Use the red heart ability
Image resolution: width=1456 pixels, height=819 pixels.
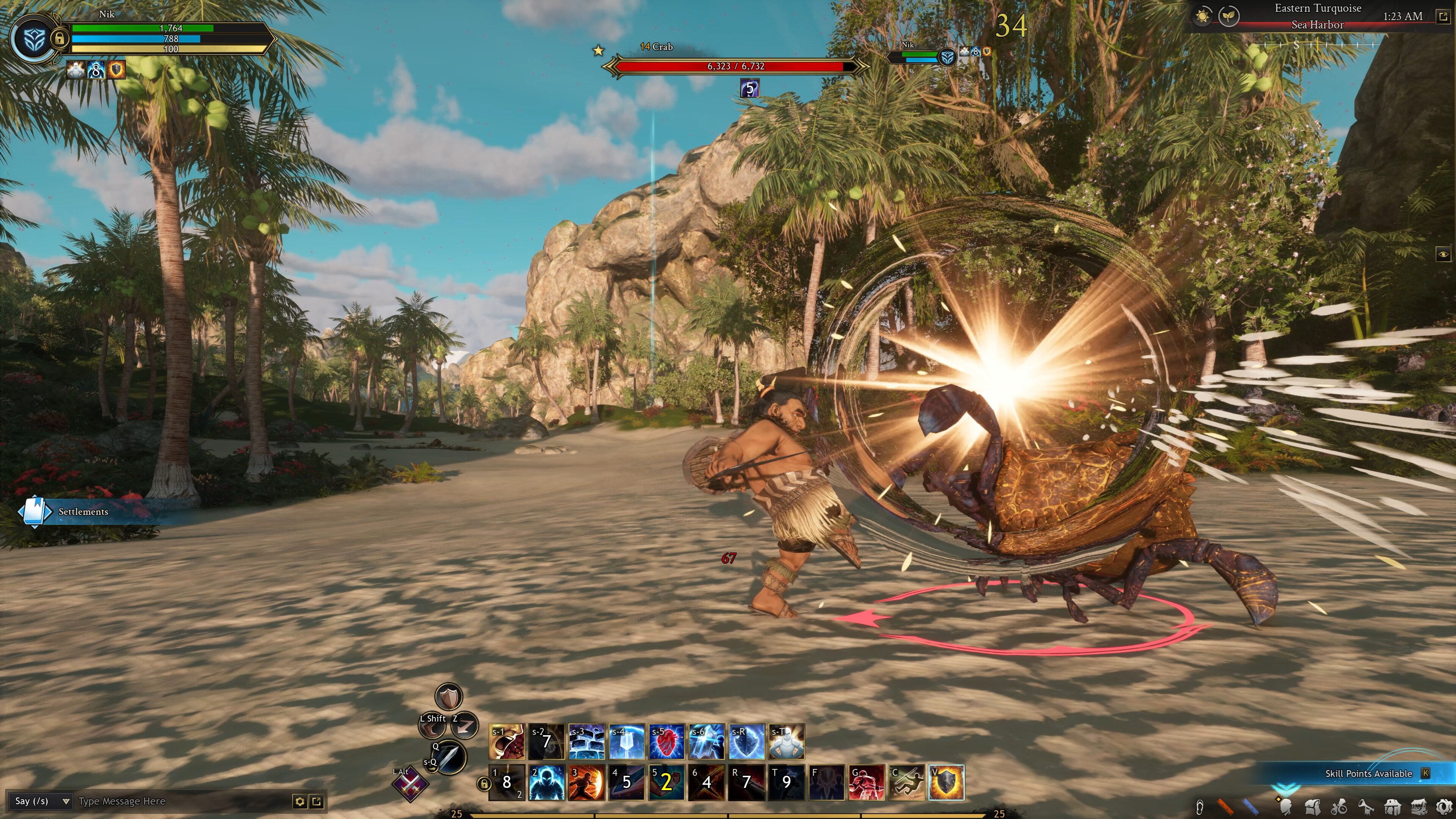coord(667,741)
